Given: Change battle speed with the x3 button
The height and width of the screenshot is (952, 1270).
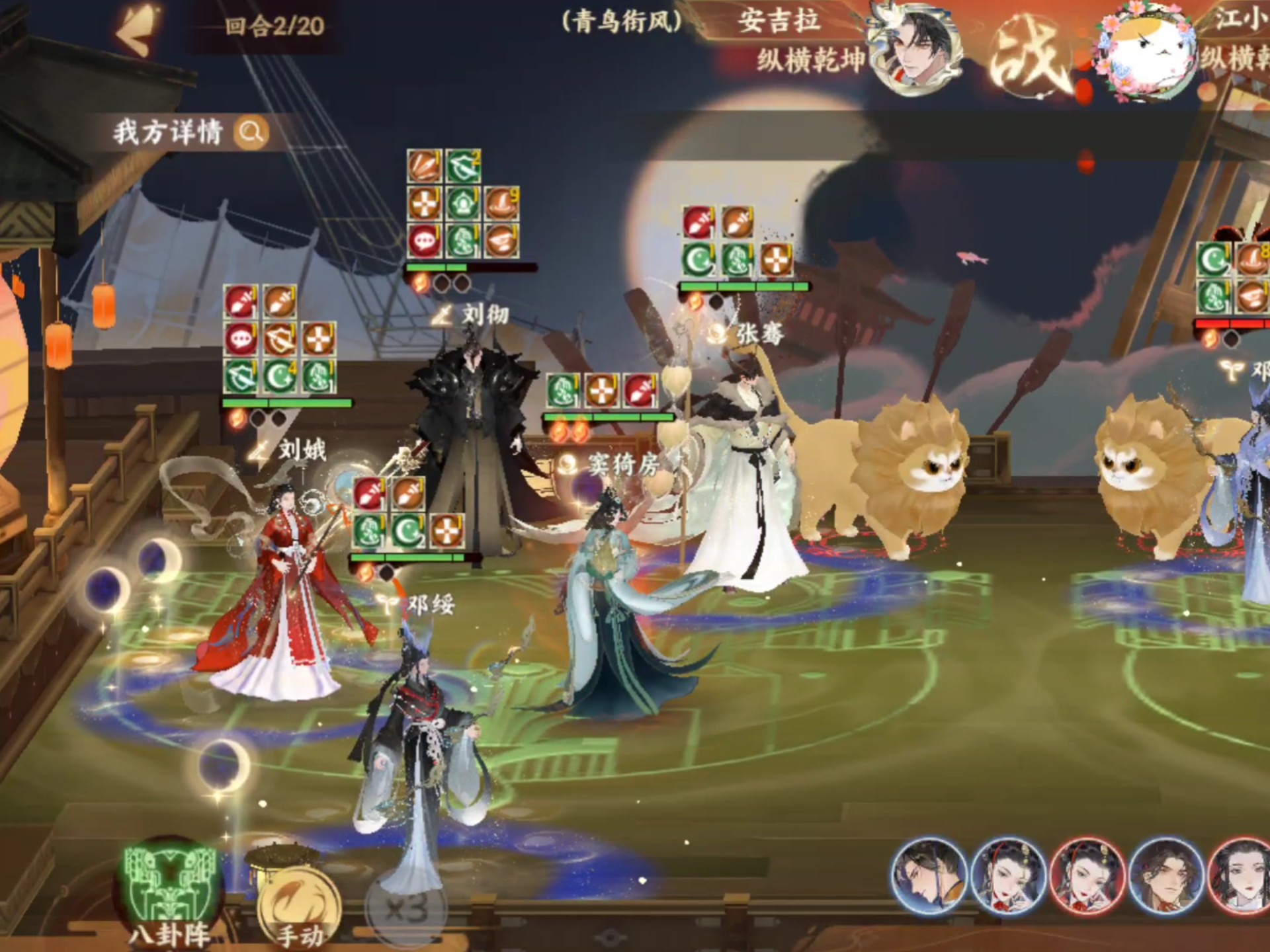Looking at the screenshot, I should [x=405, y=910].
